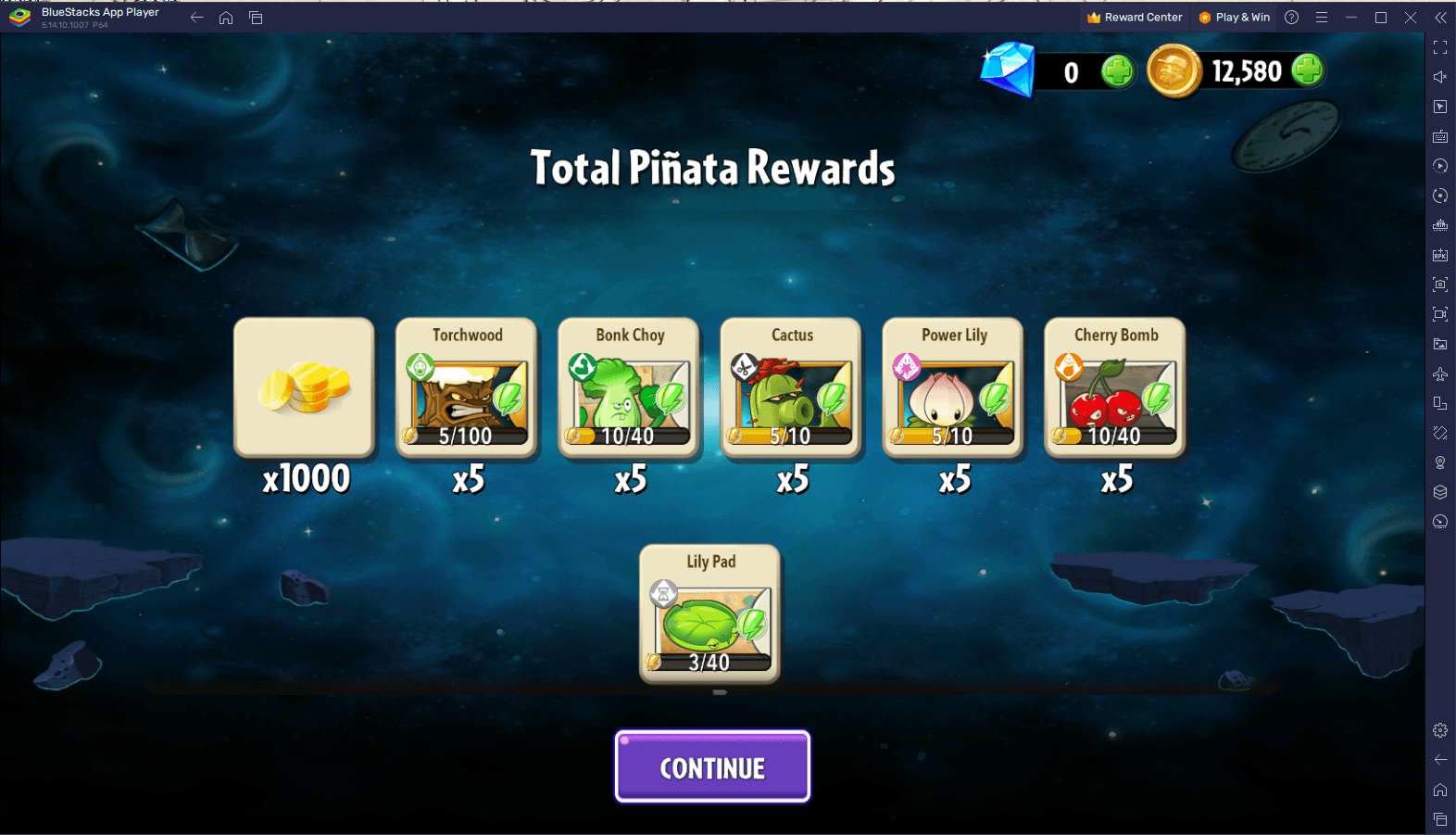Open the macro recorder
This screenshot has width=1456, height=835.
click(1440, 166)
